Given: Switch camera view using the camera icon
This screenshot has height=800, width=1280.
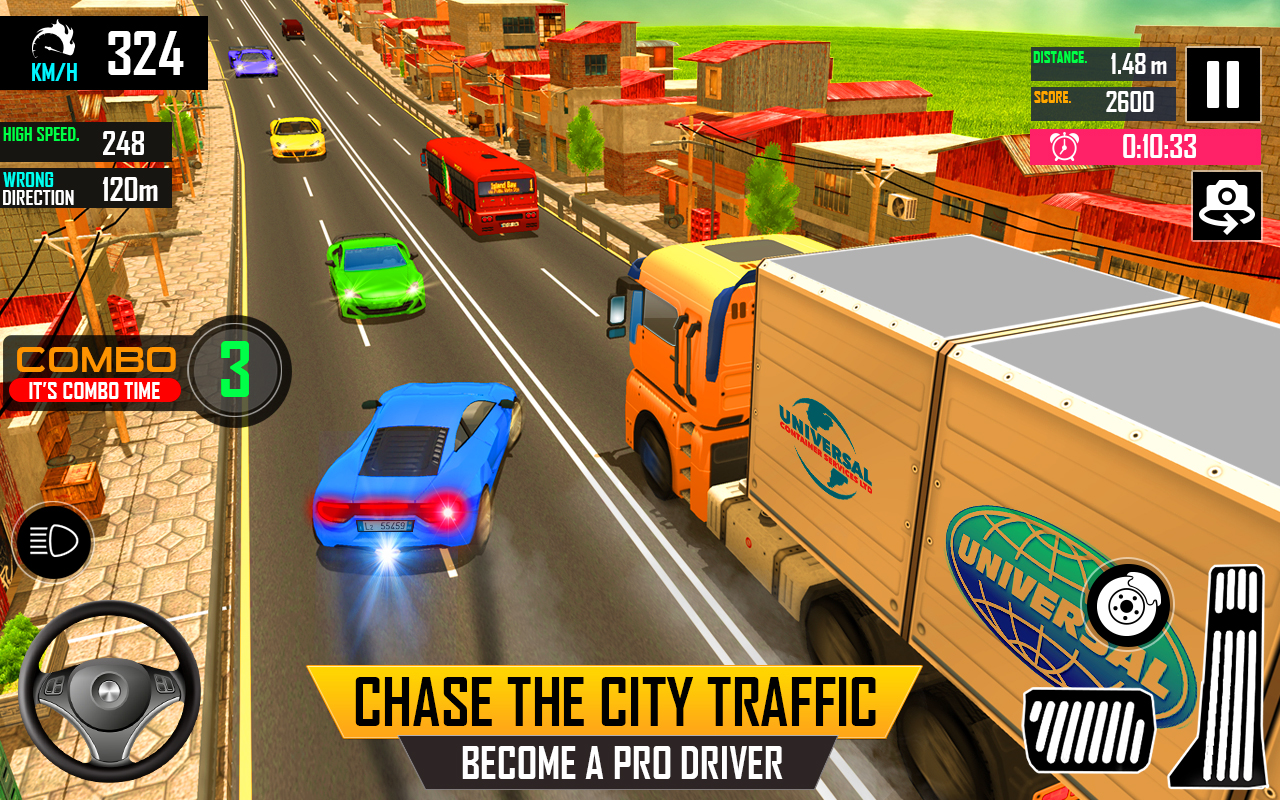Looking at the screenshot, I should tap(1225, 208).
